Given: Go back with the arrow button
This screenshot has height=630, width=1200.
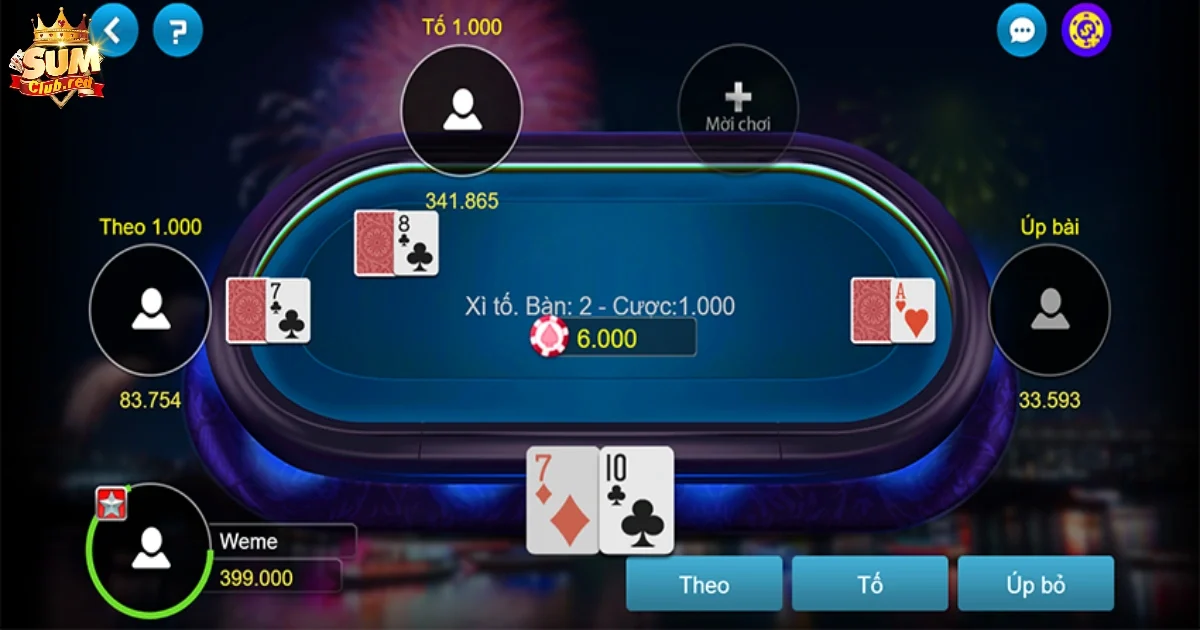Looking at the screenshot, I should (114, 31).
